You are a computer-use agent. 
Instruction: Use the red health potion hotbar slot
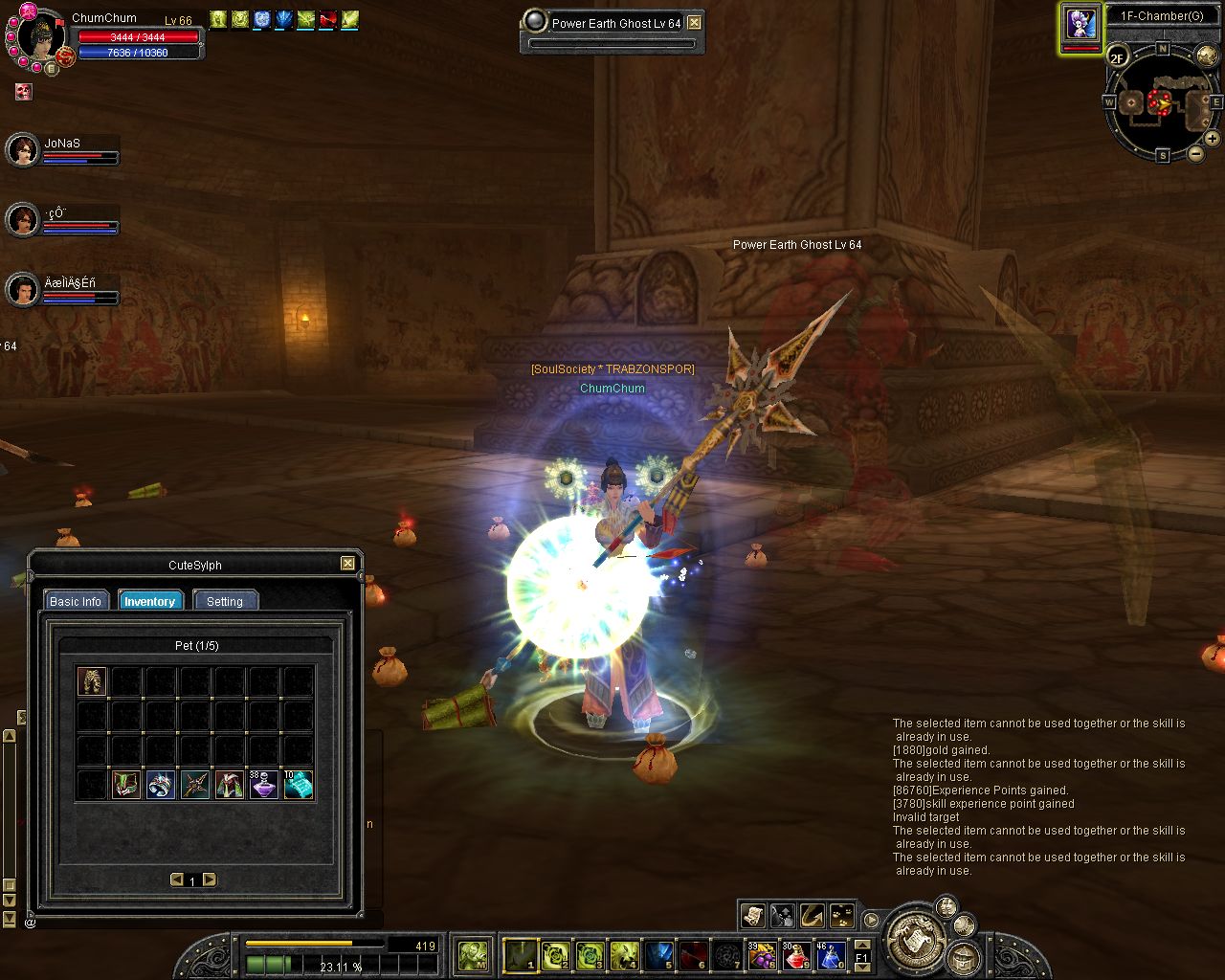[x=796, y=955]
